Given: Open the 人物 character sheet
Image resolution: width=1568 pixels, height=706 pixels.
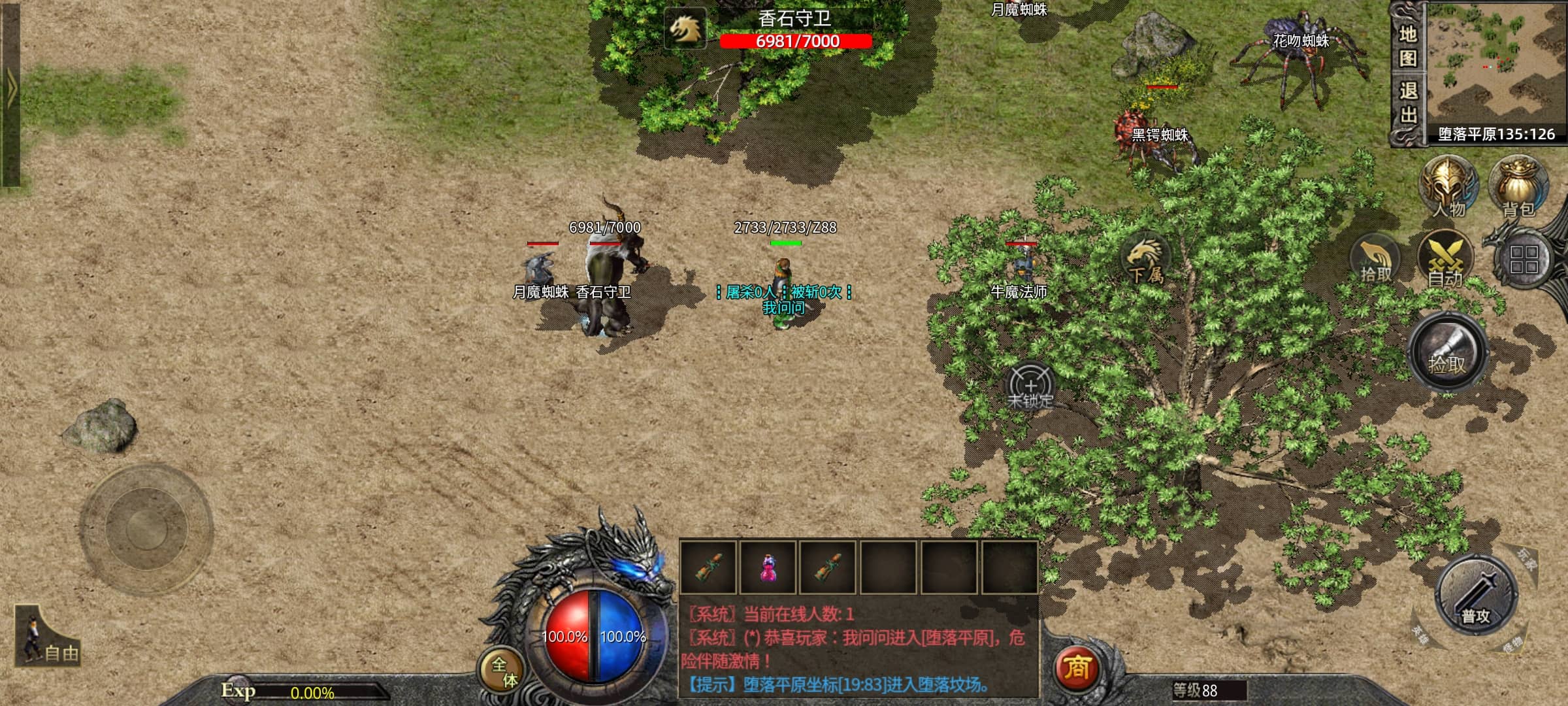Looking at the screenshot, I should 1448,187.
